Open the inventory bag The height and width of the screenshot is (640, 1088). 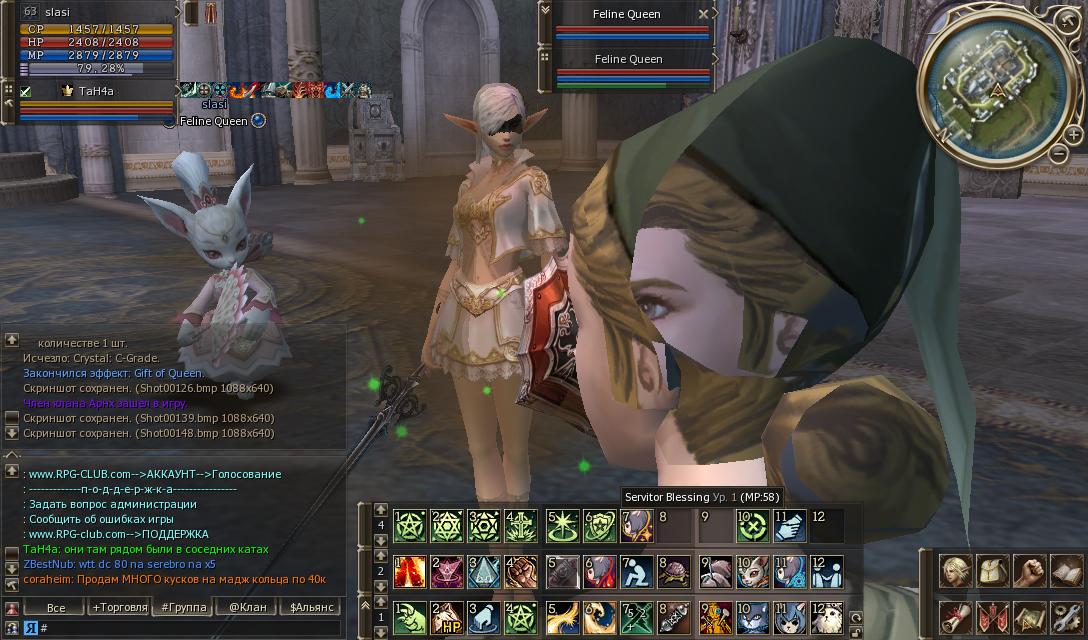tap(991, 571)
